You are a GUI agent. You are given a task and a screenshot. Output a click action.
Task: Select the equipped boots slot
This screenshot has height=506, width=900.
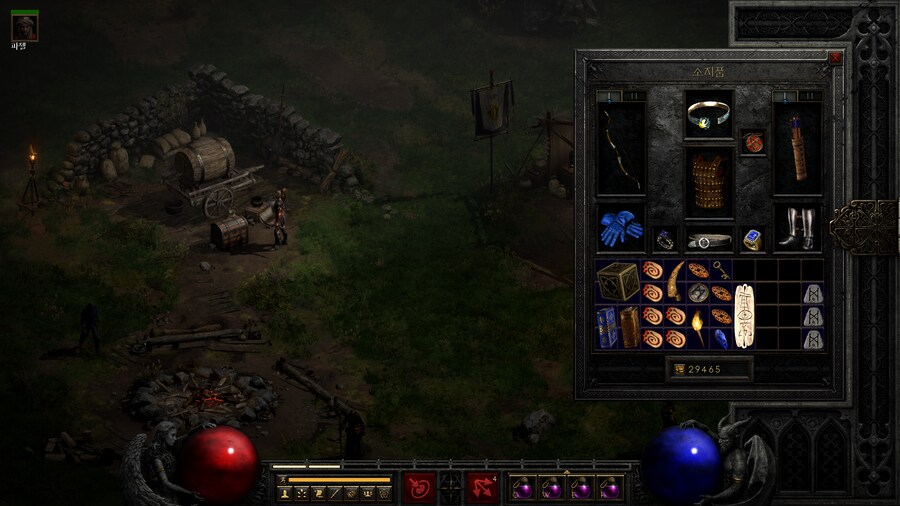[797, 229]
